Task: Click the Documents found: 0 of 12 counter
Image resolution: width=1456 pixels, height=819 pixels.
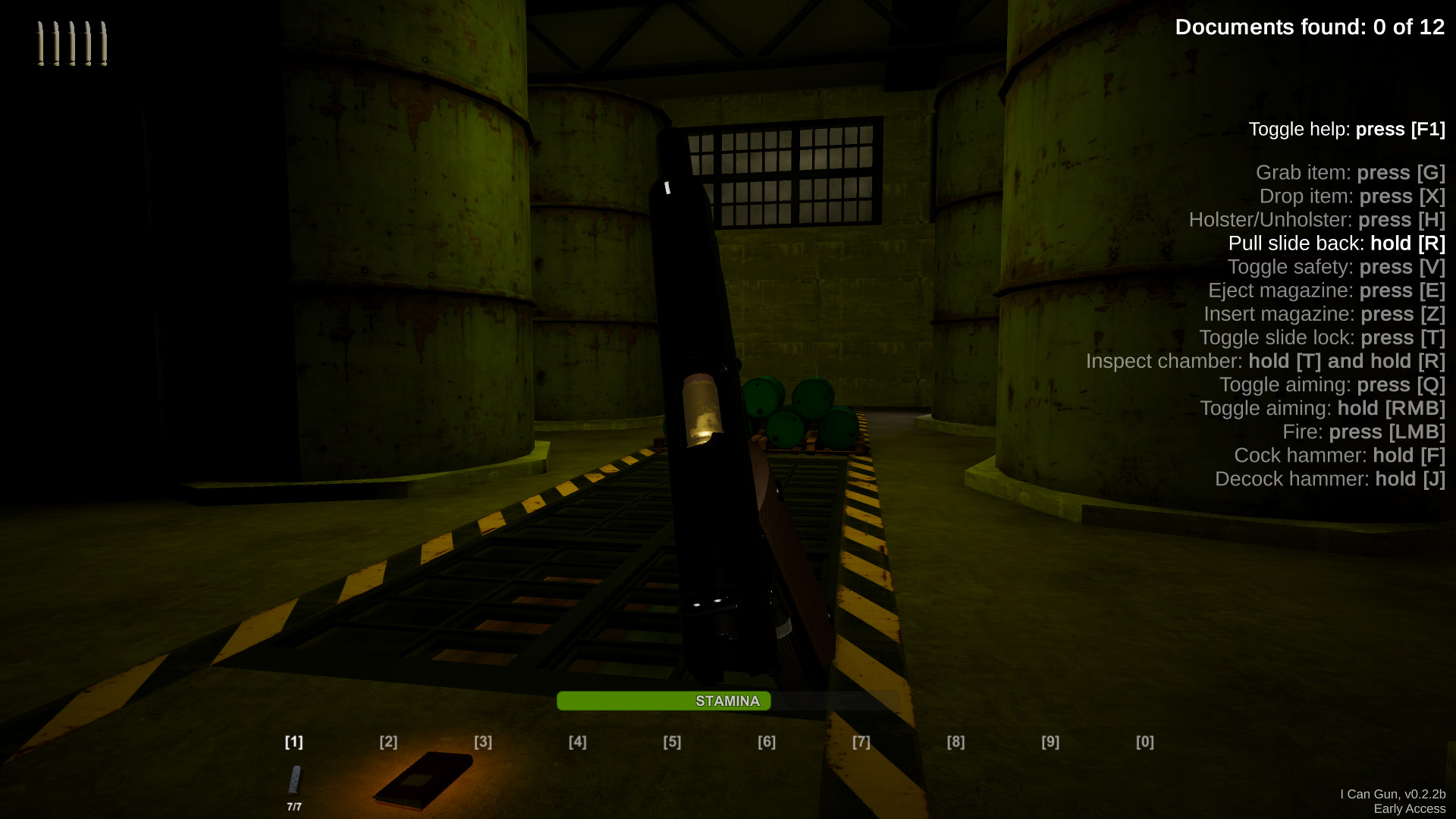Action: click(x=1310, y=27)
